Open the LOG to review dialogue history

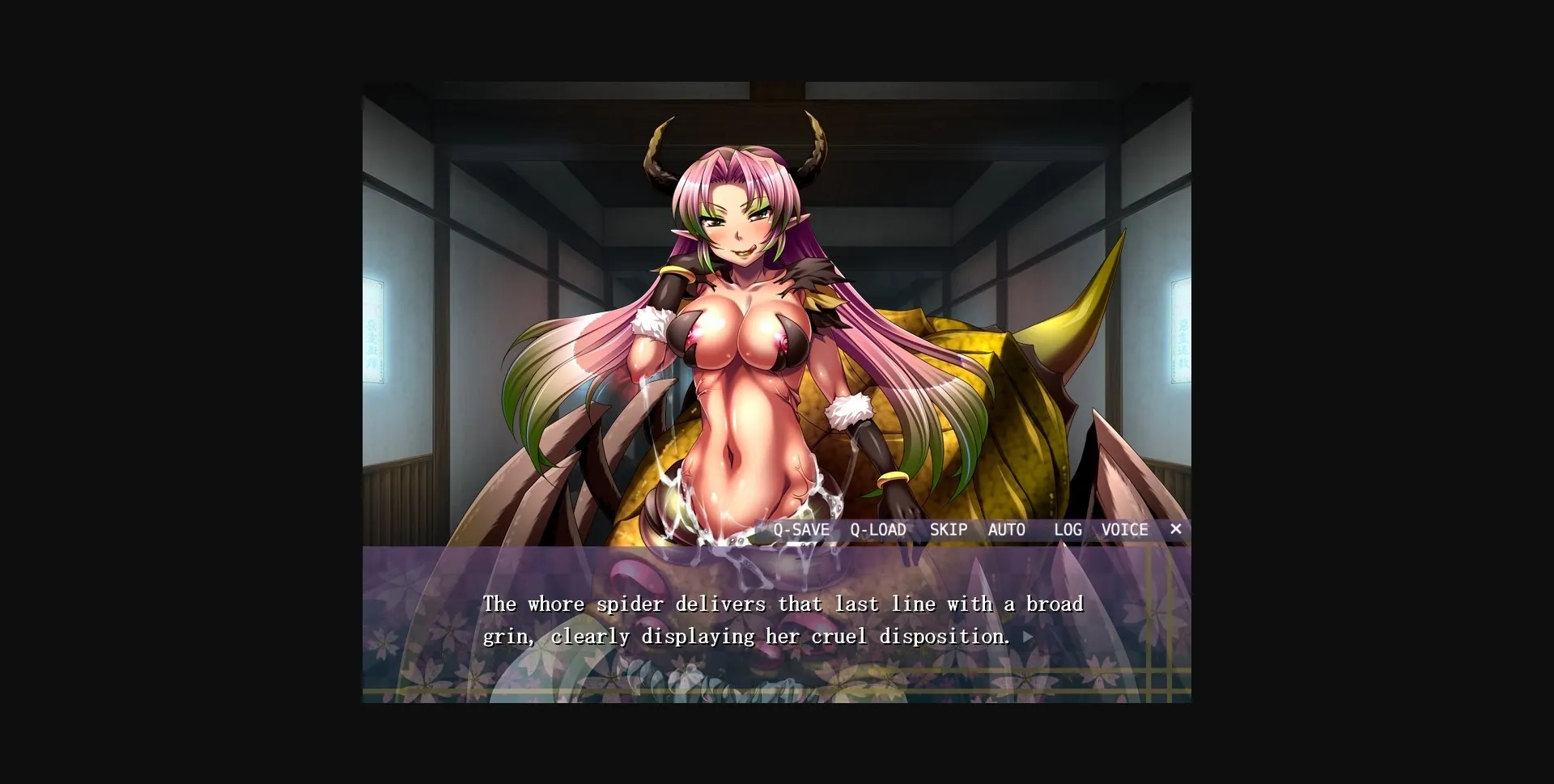[1067, 529]
